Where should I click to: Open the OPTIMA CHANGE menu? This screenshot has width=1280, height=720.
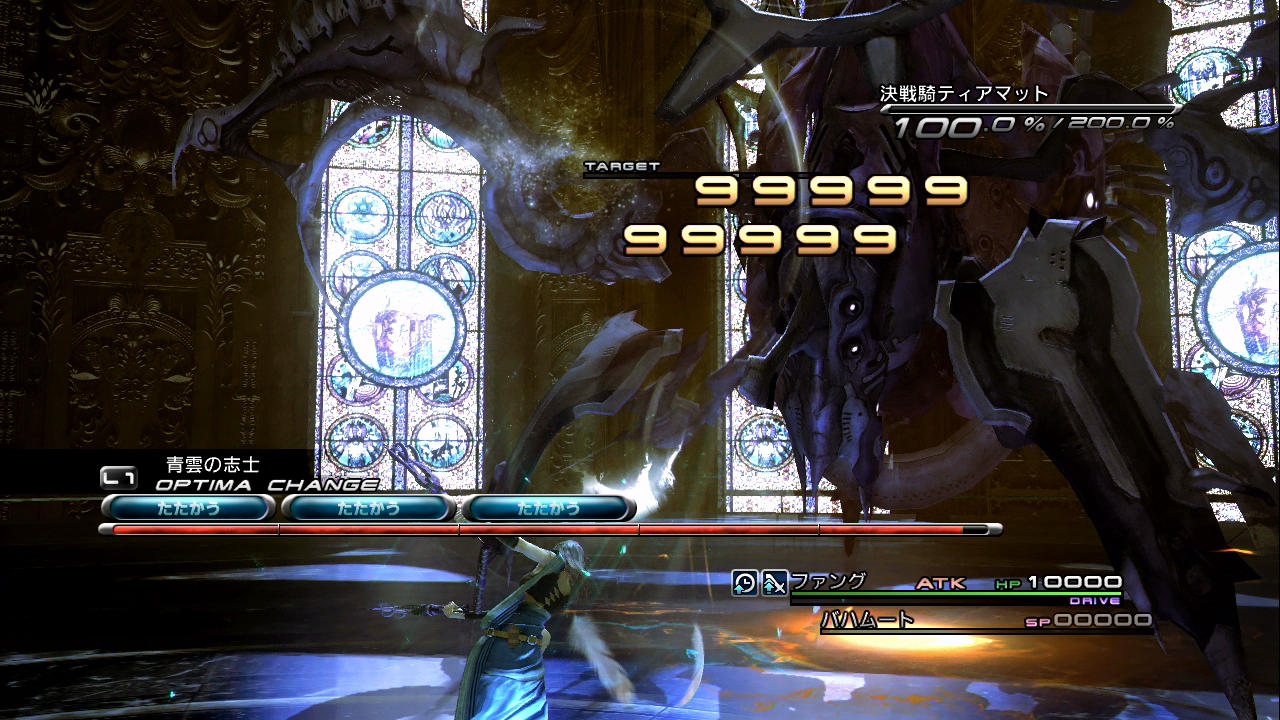(267, 485)
